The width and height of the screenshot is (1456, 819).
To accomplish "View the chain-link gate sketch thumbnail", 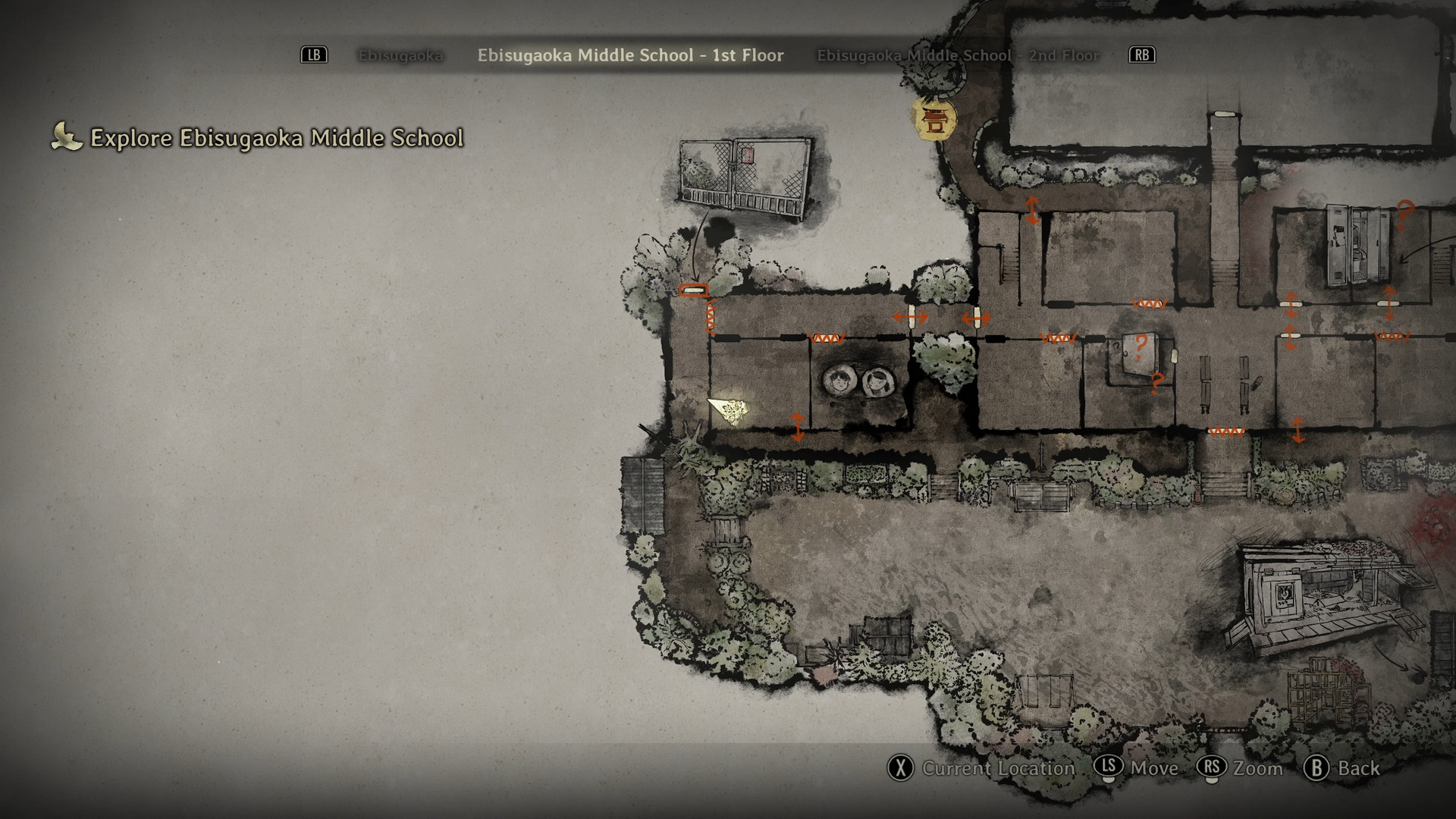I will click(x=744, y=179).
